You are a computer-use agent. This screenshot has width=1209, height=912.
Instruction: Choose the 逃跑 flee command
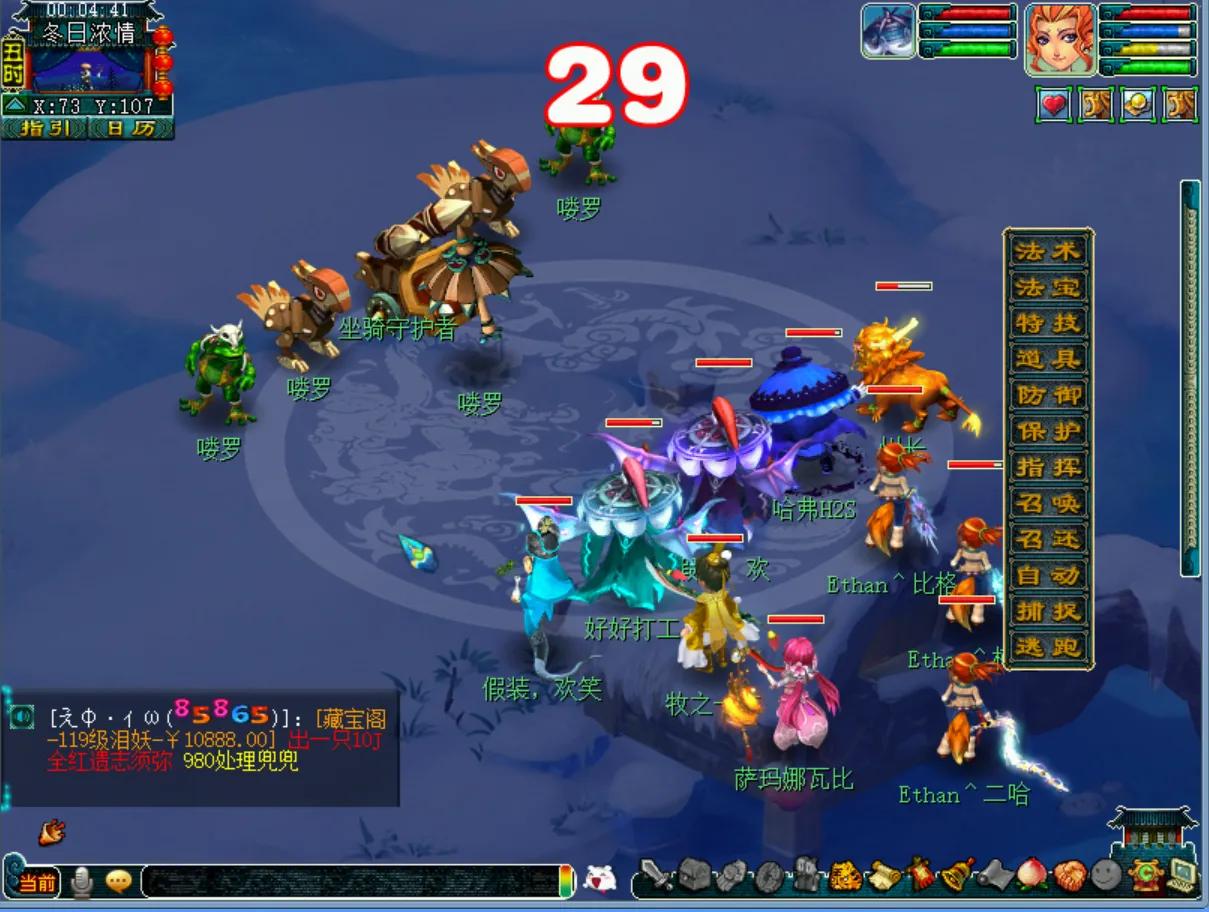[x=1048, y=647]
